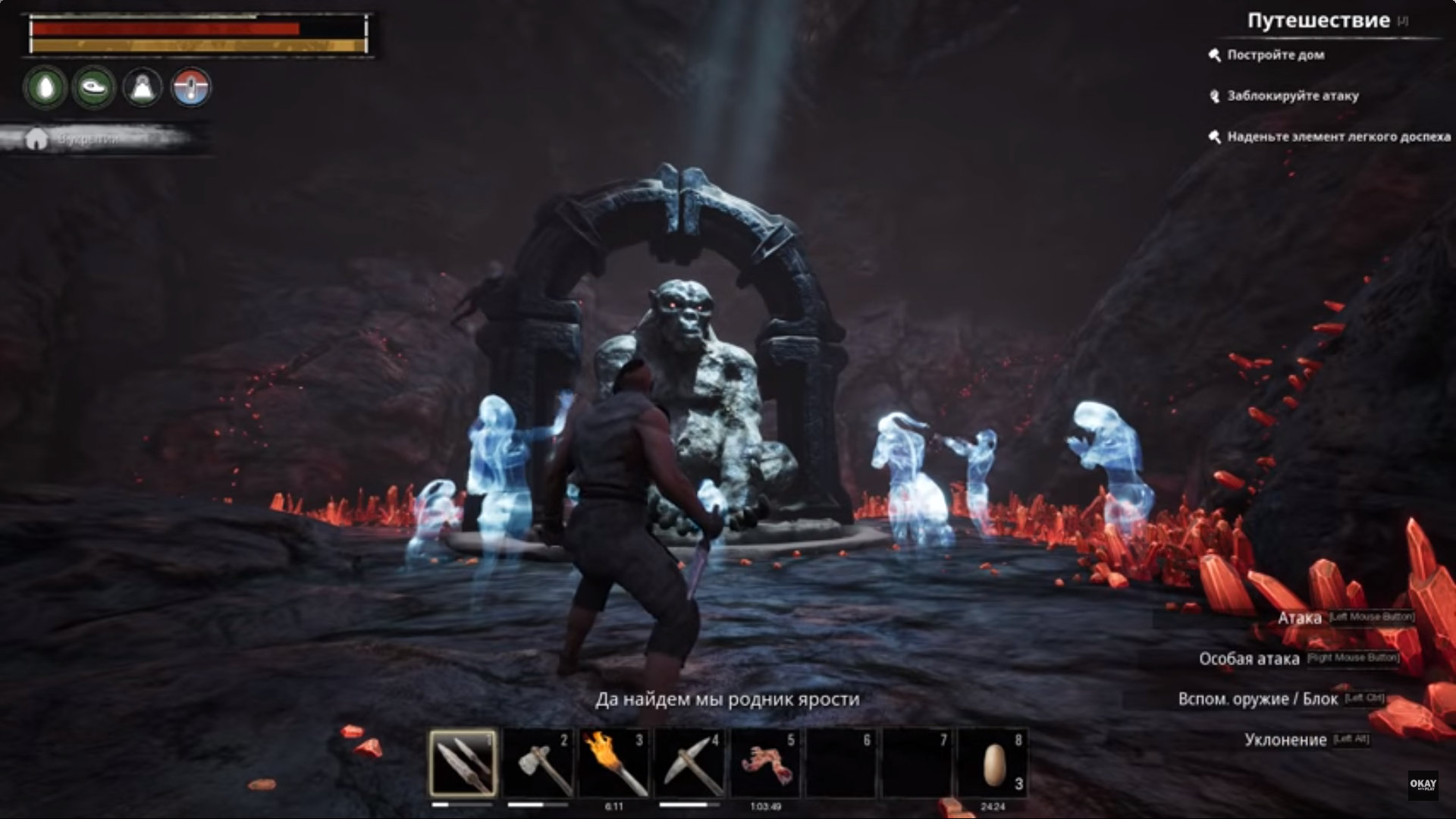Screen dimensions: 1456x819
Task: Open the Путешествие journey header
Action: (x=1318, y=21)
